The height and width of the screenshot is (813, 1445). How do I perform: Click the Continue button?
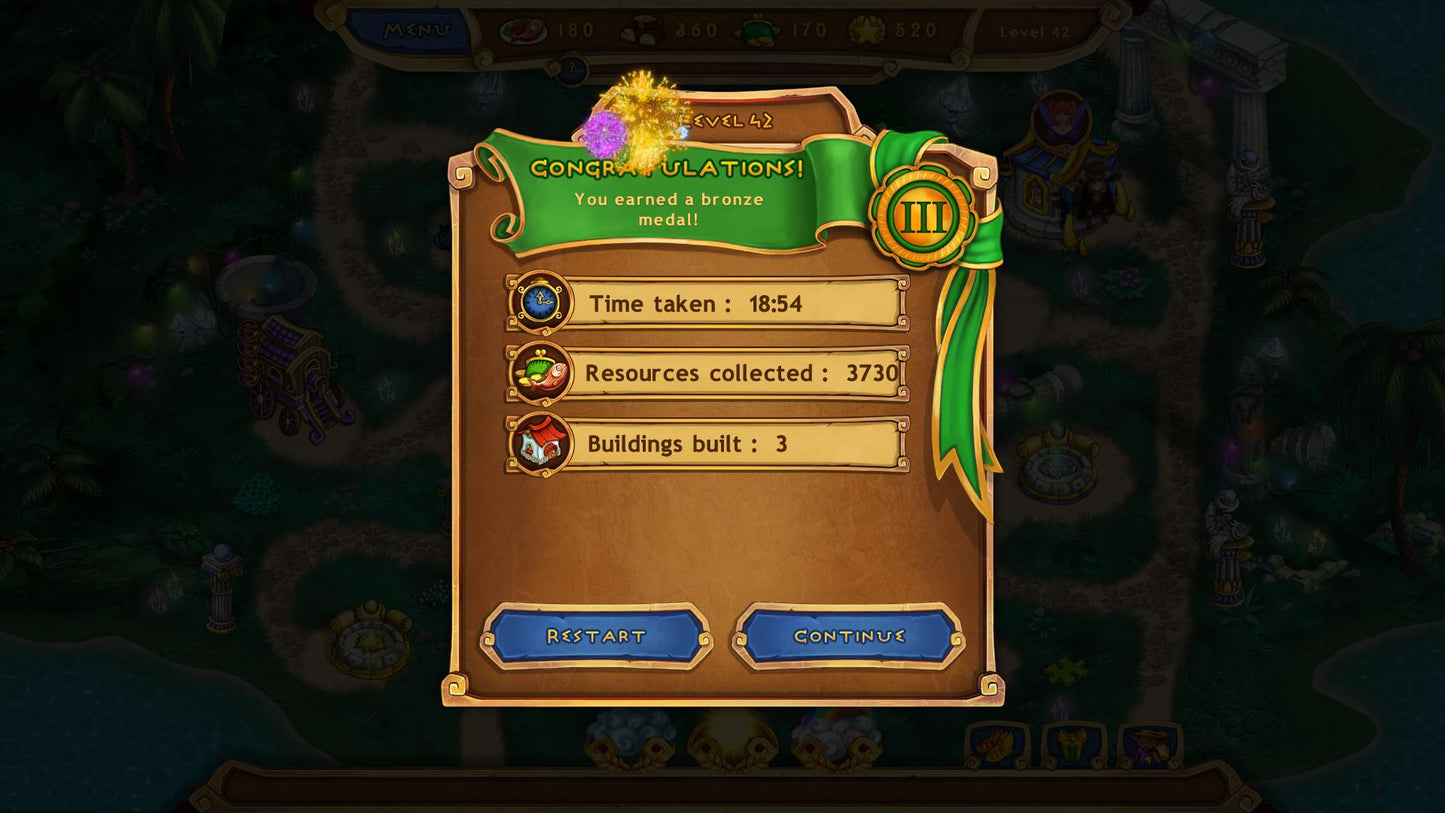849,636
